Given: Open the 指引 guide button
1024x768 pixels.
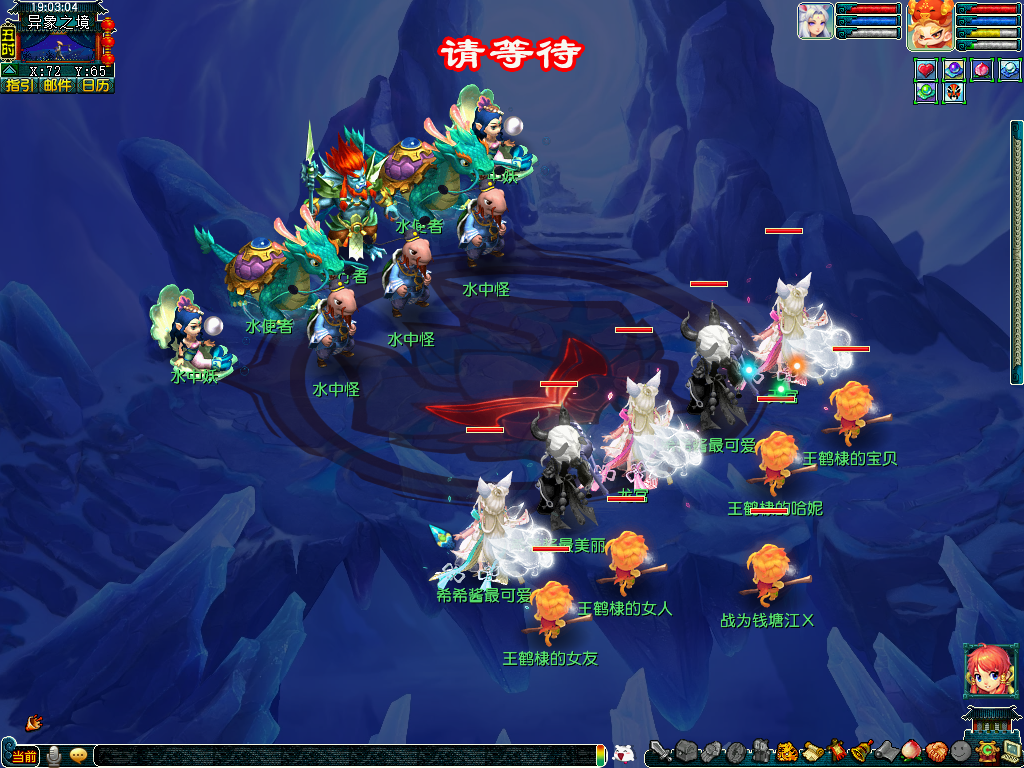Looking at the screenshot, I should (x=18, y=86).
